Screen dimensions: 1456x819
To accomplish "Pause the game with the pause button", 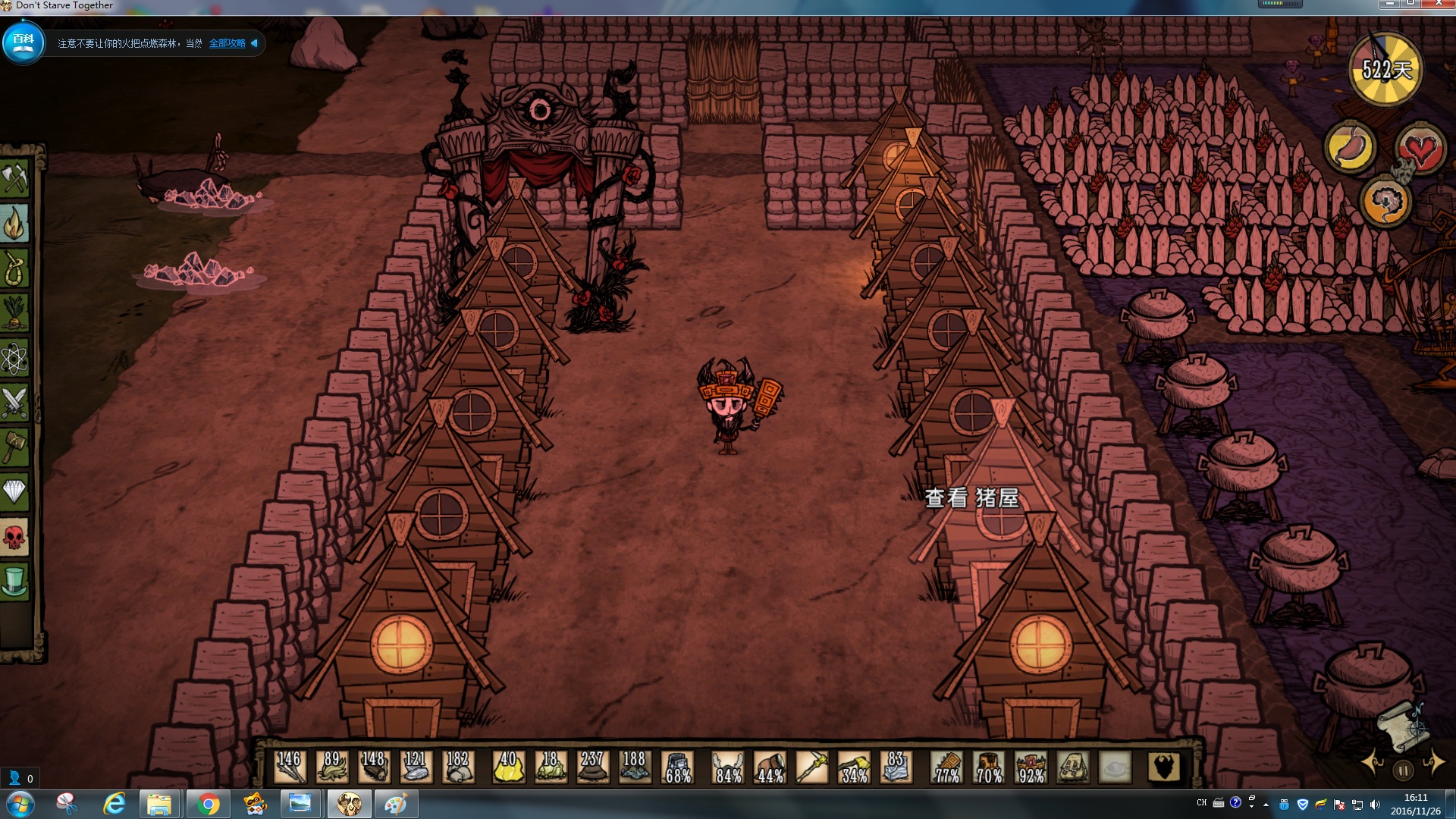I will (1403, 770).
